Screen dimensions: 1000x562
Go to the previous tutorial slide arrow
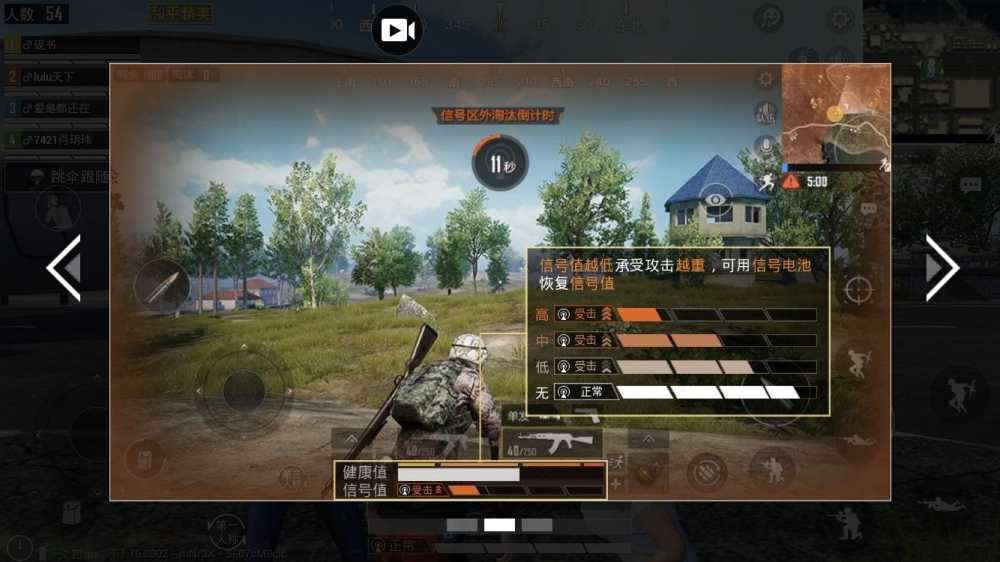pyautogui.click(x=64, y=267)
